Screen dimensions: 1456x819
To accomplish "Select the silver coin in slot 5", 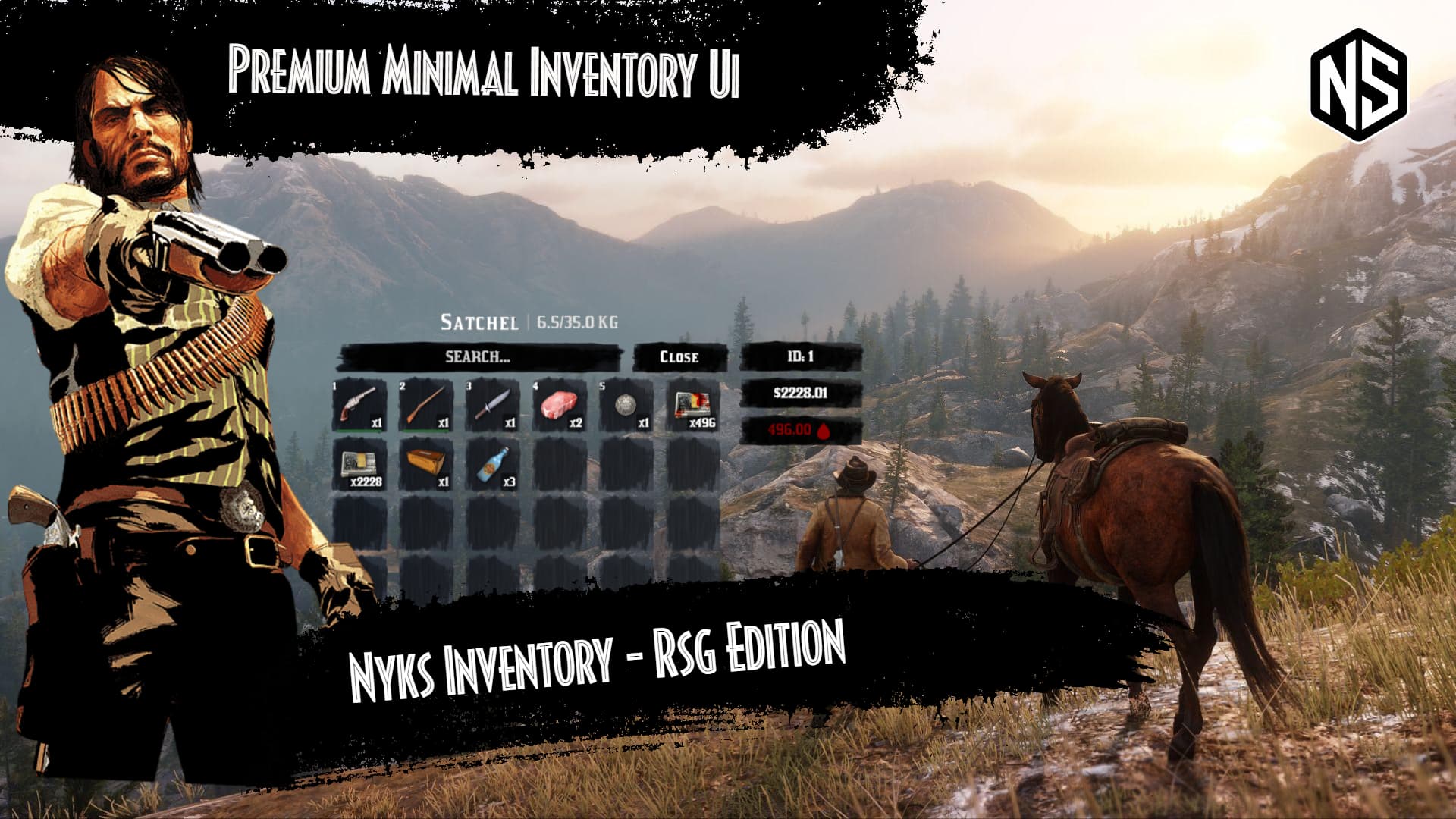I will 626,403.
